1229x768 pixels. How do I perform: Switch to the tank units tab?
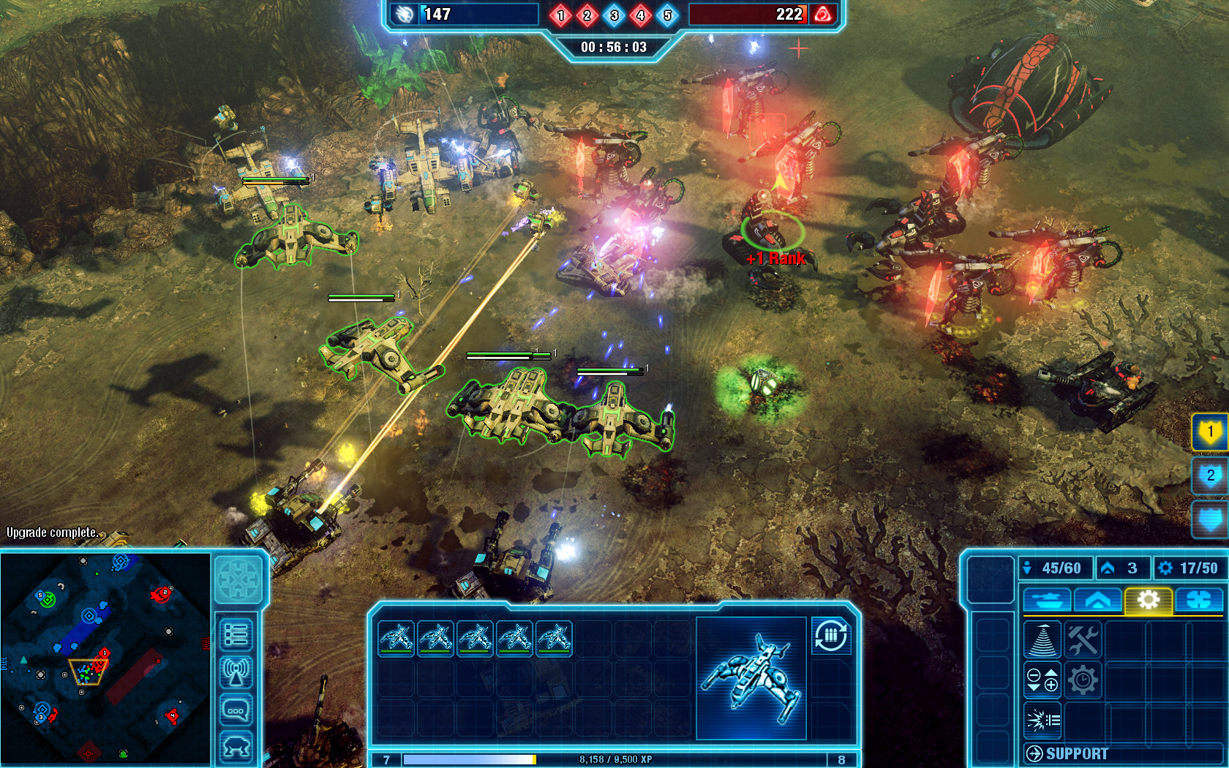click(x=1046, y=600)
